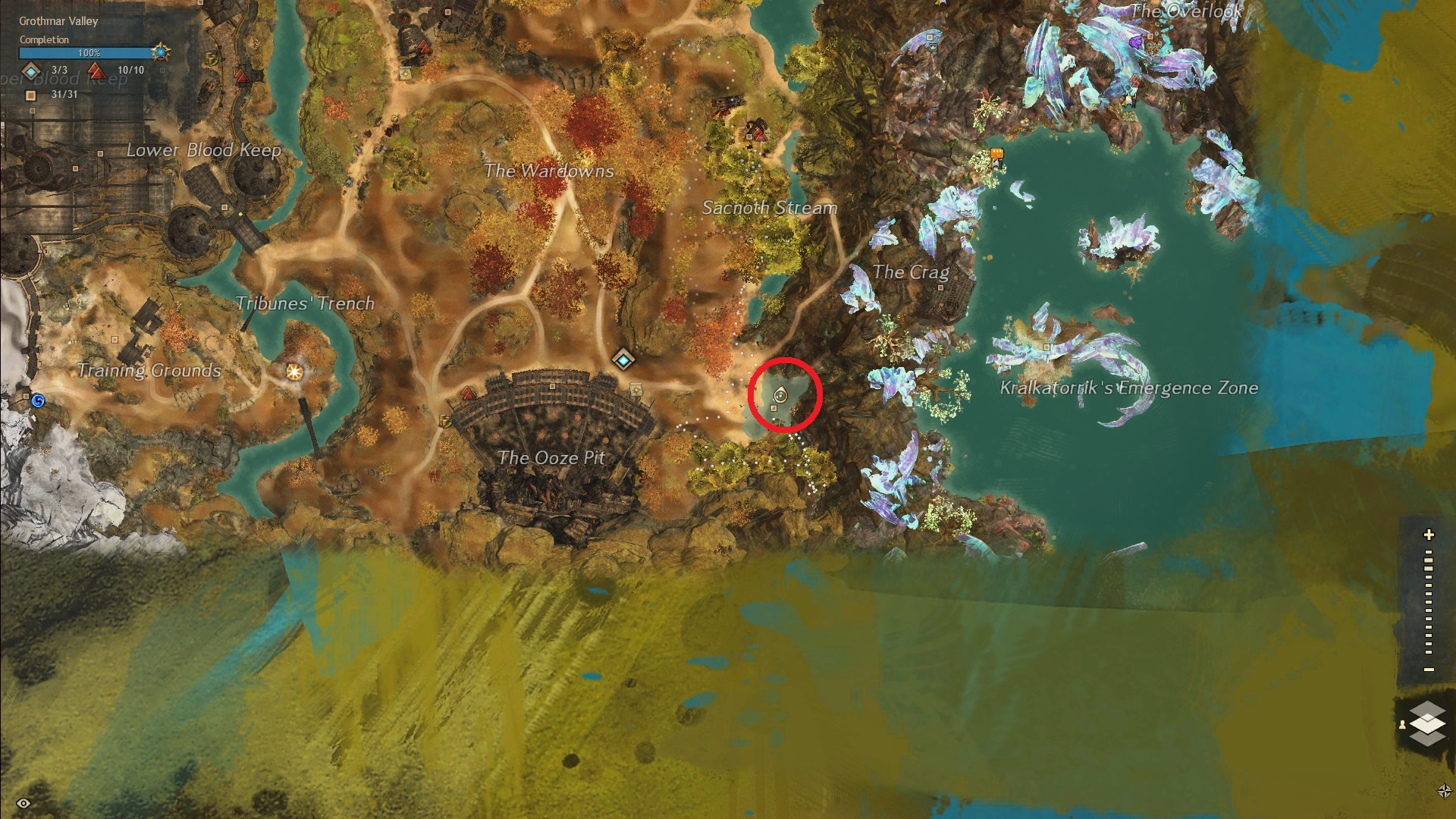This screenshot has width=1456, height=819.
Task: Click the map completion reward star icon
Action: 161,52
